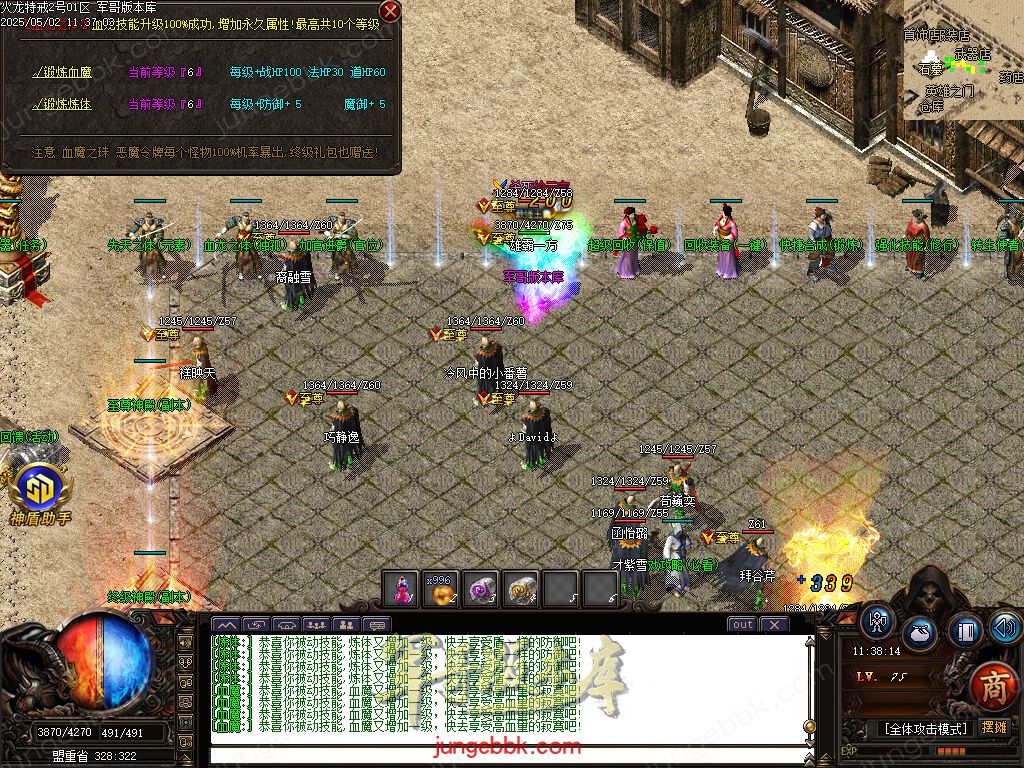Toggle the 全体攻击模式 attack mode

coord(924,728)
